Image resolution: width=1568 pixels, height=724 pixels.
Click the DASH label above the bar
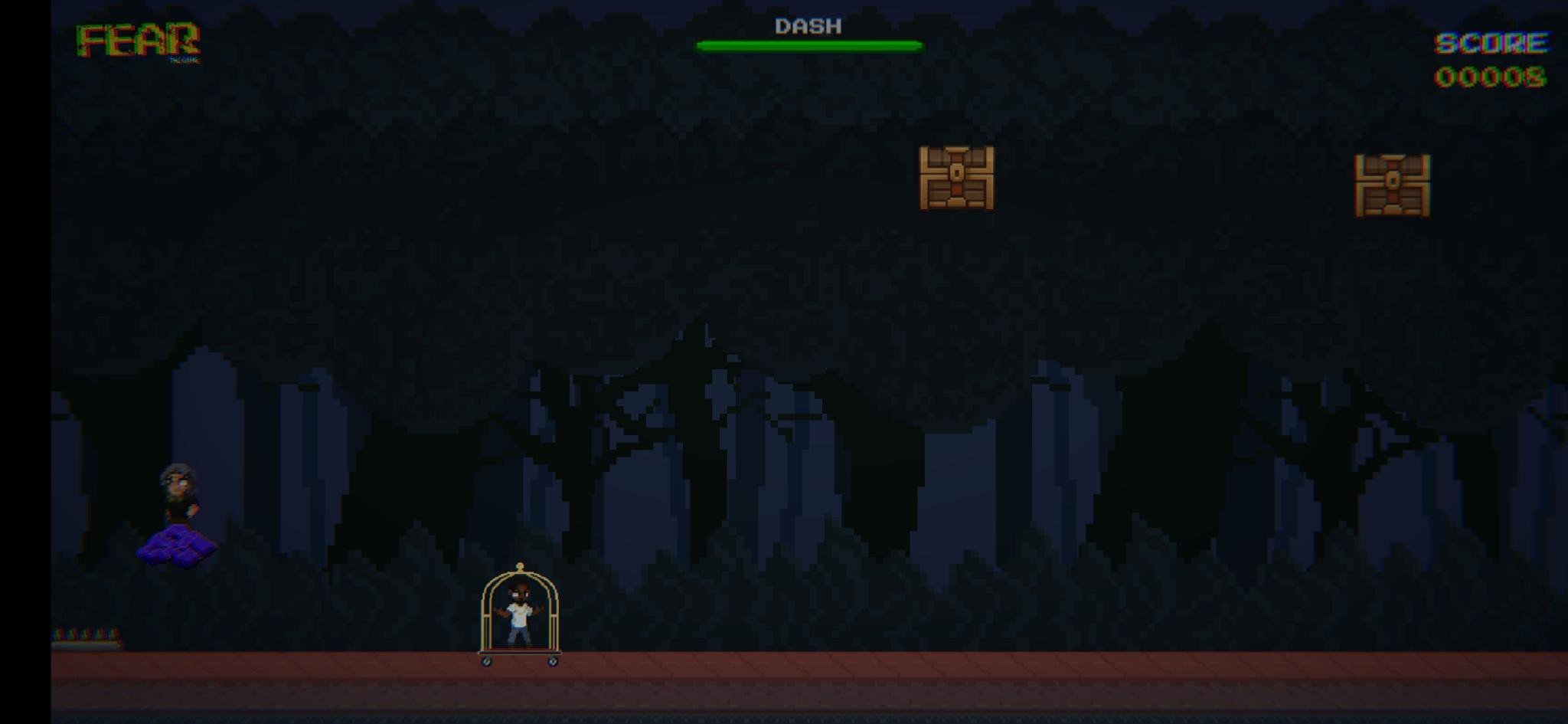pos(806,25)
